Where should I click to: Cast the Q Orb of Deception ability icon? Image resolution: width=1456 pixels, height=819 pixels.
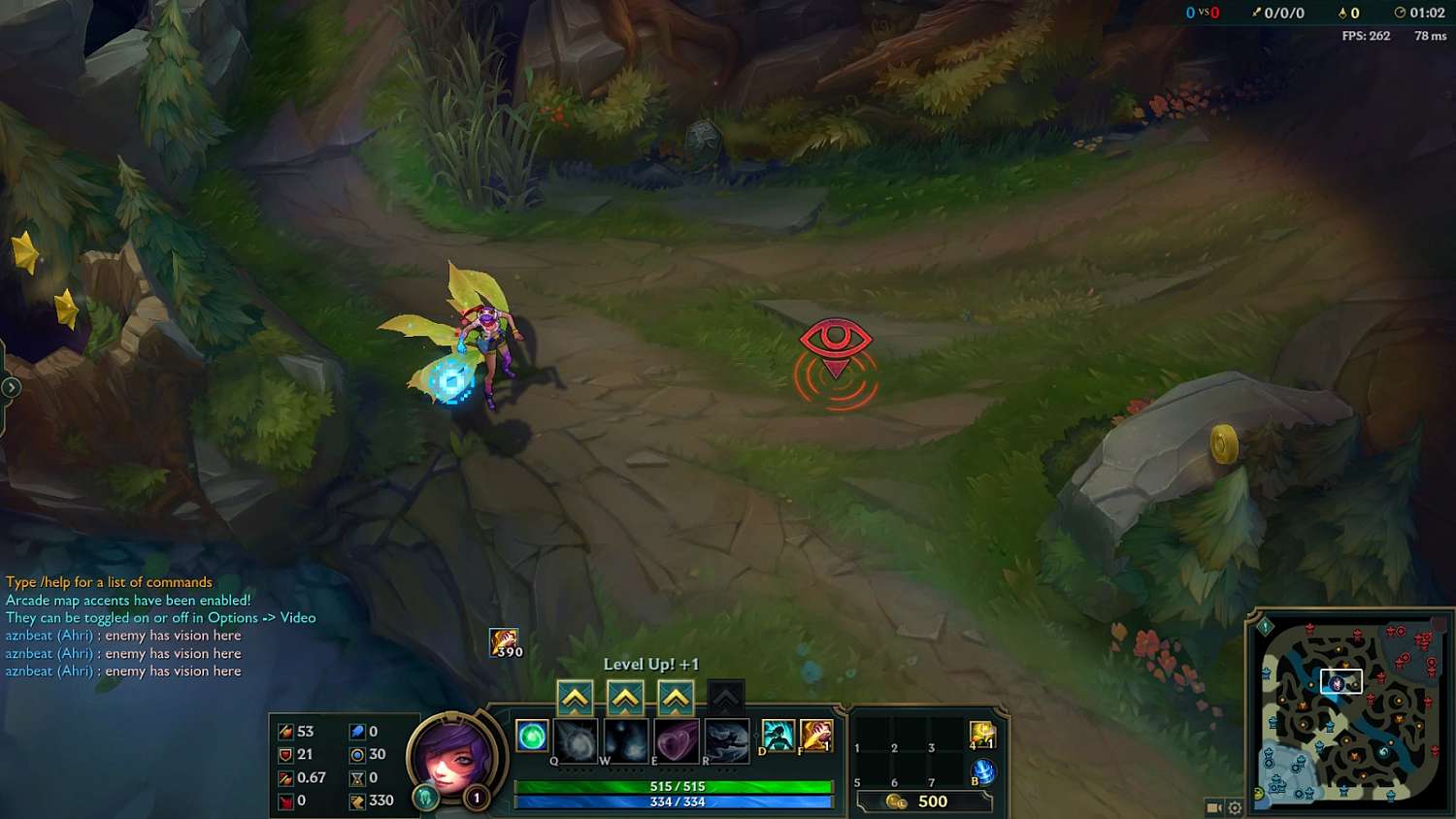click(575, 739)
